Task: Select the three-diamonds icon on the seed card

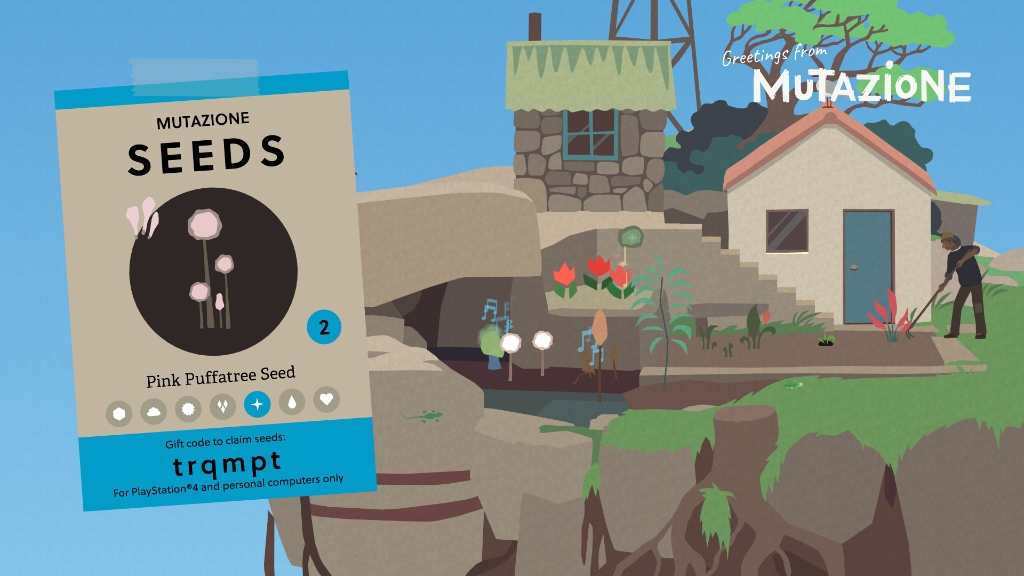Action: (x=222, y=406)
